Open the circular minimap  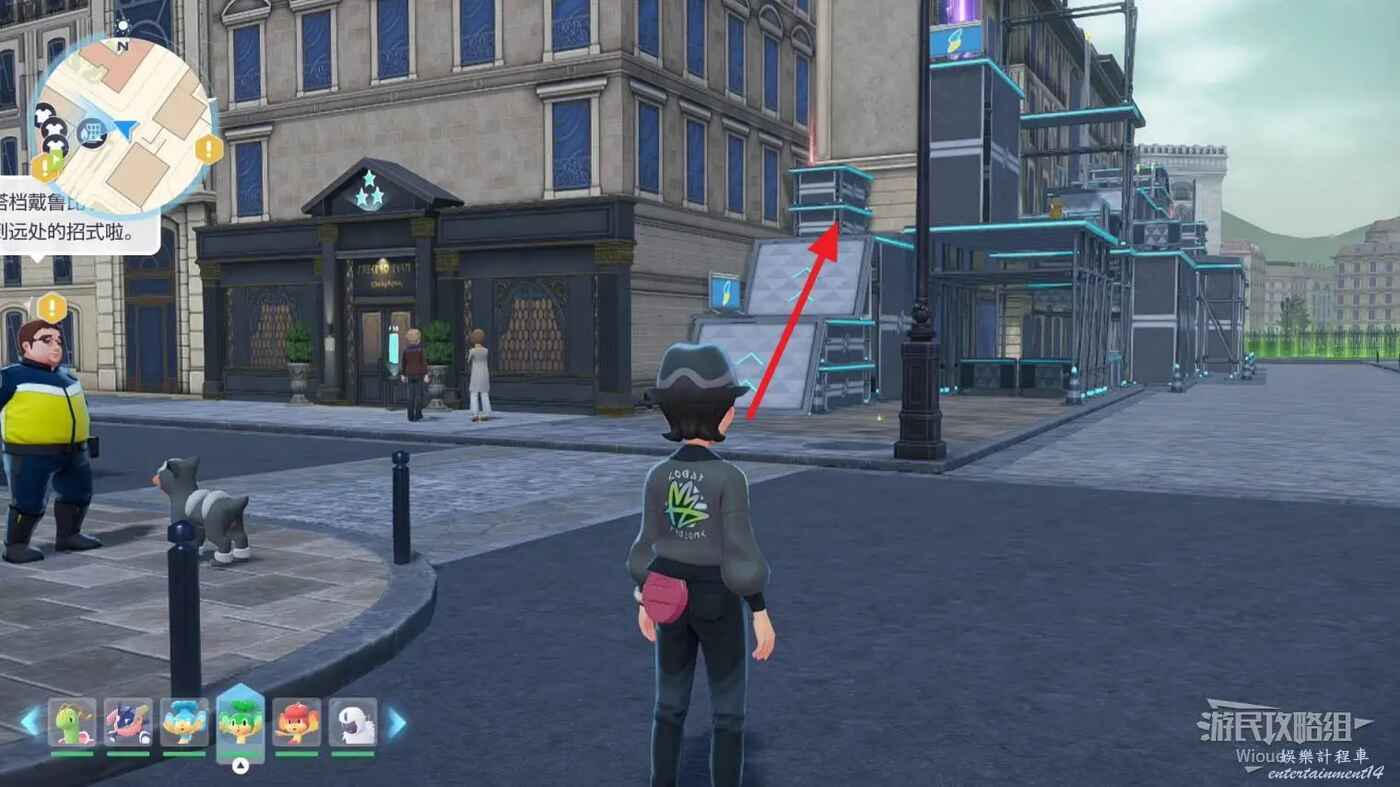(x=124, y=126)
